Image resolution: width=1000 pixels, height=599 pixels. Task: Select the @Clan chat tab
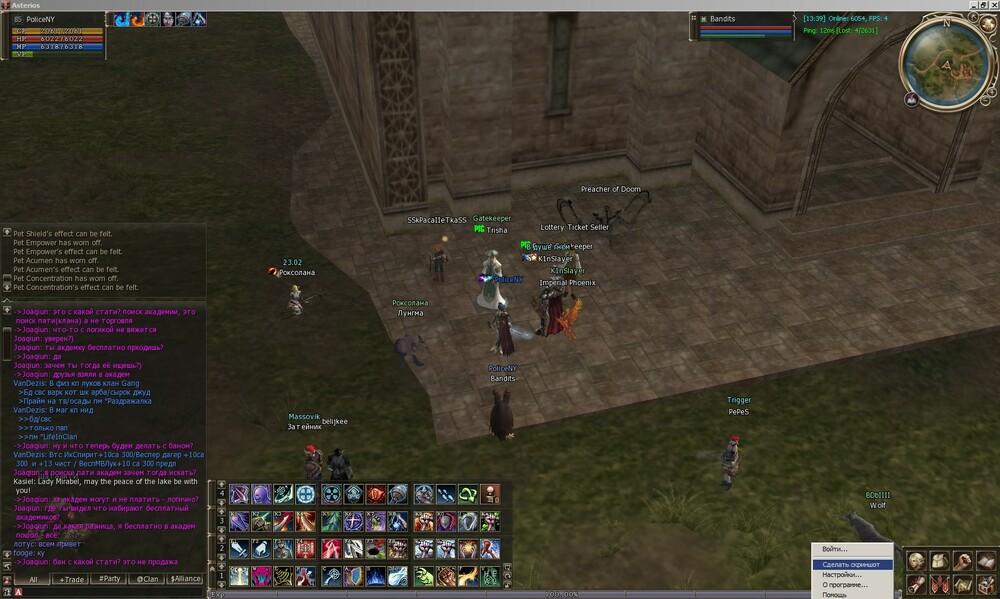(147, 579)
